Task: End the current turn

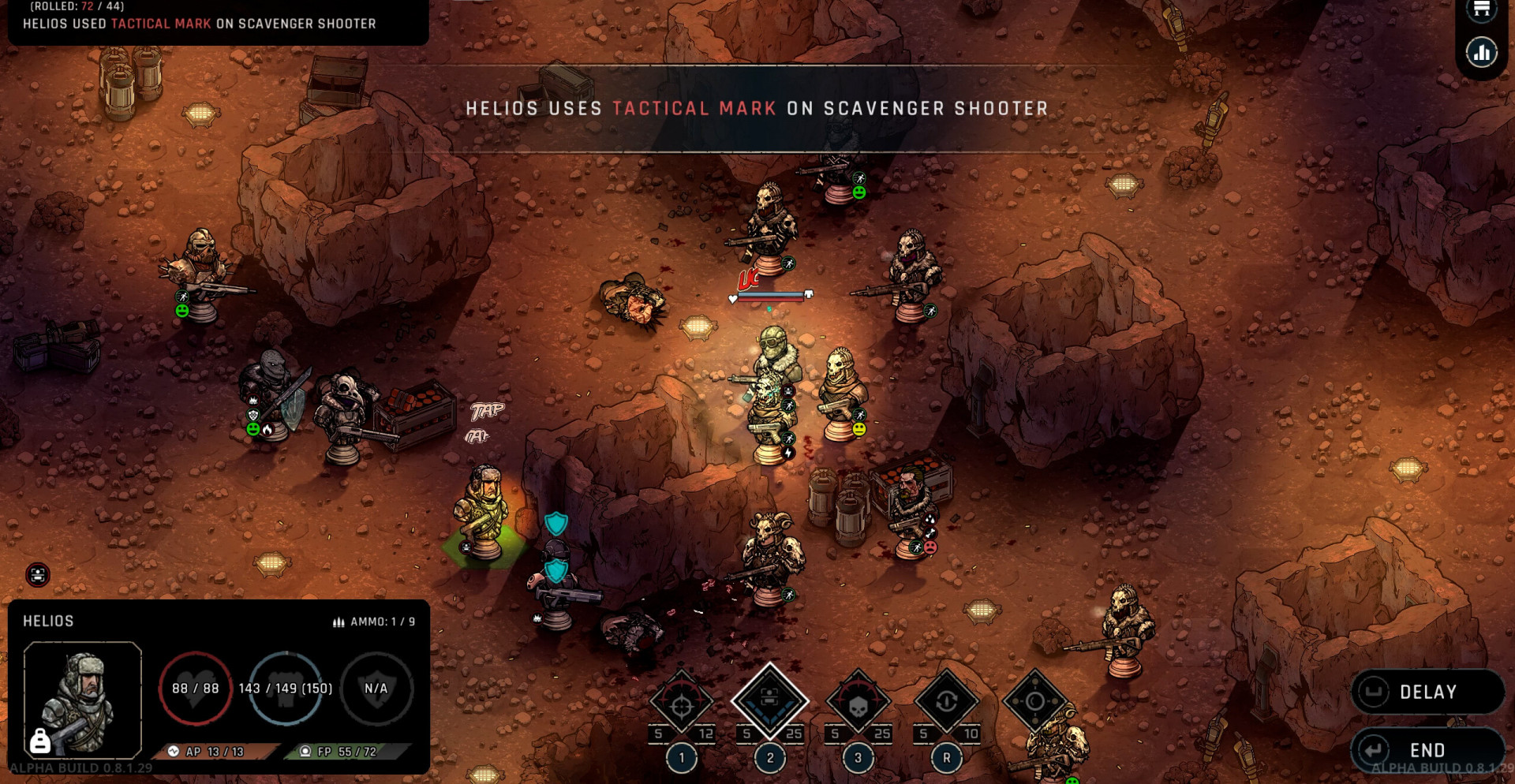Action: [x=1427, y=749]
